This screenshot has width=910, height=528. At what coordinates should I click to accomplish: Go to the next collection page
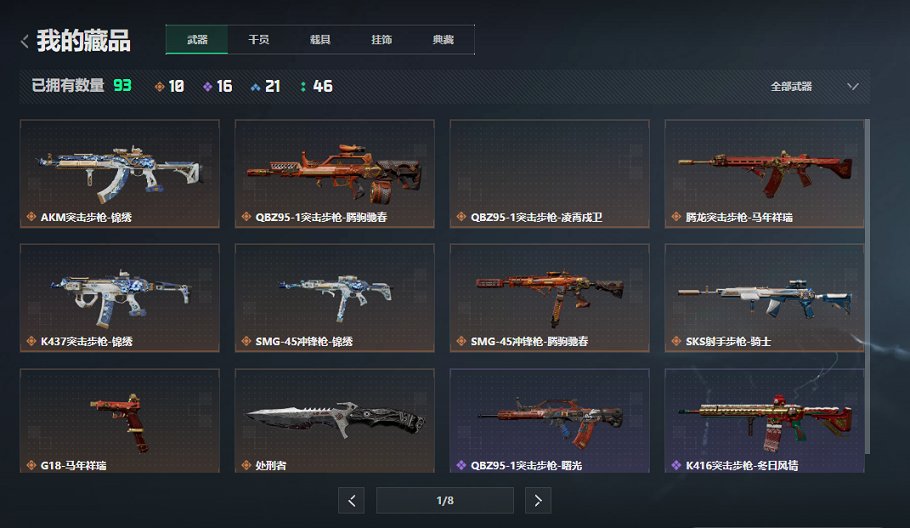pyautogui.click(x=538, y=501)
